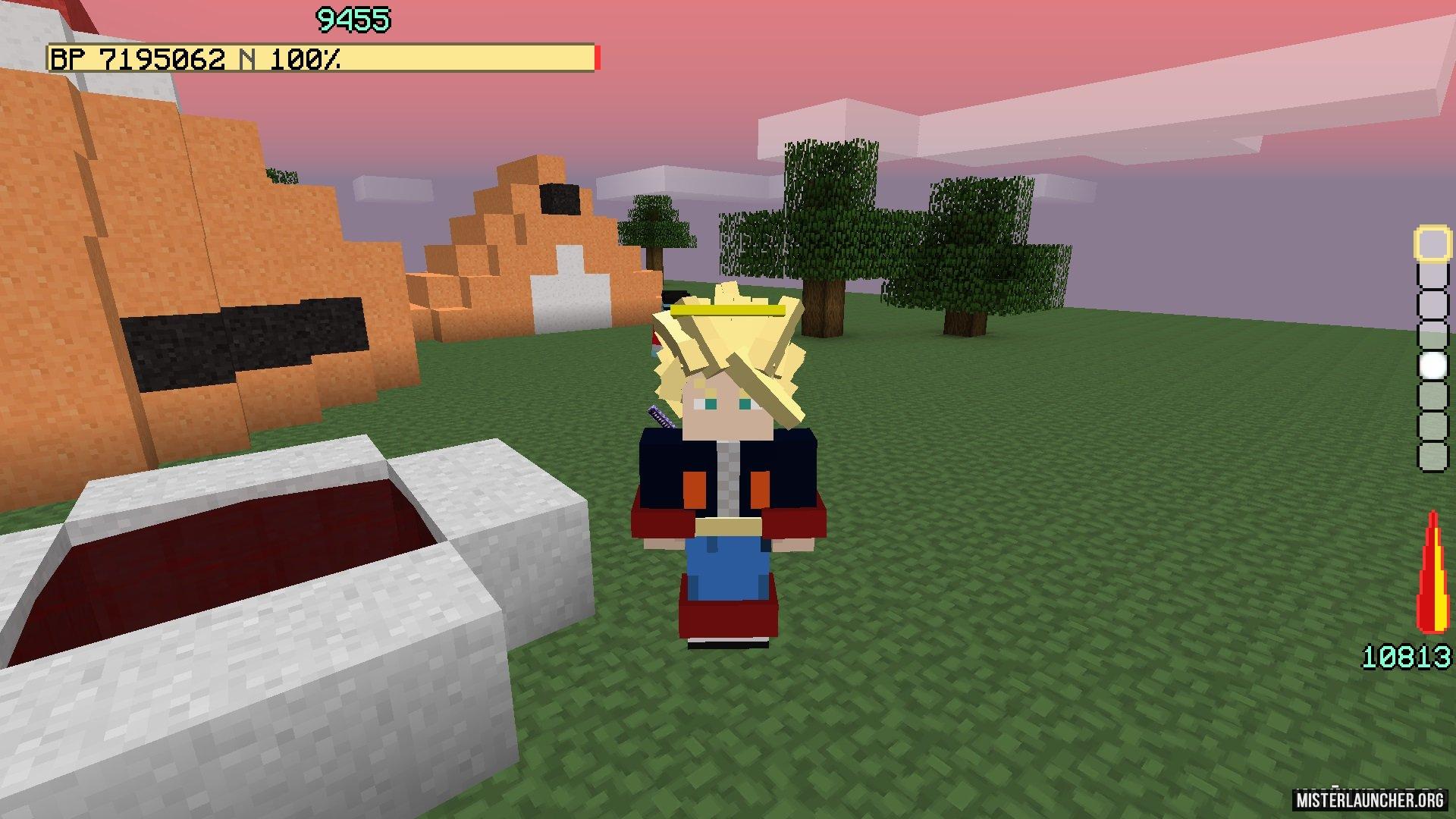Open the misterlauncher.org watermark link
1456x819 pixels.
coord(1368,800)
